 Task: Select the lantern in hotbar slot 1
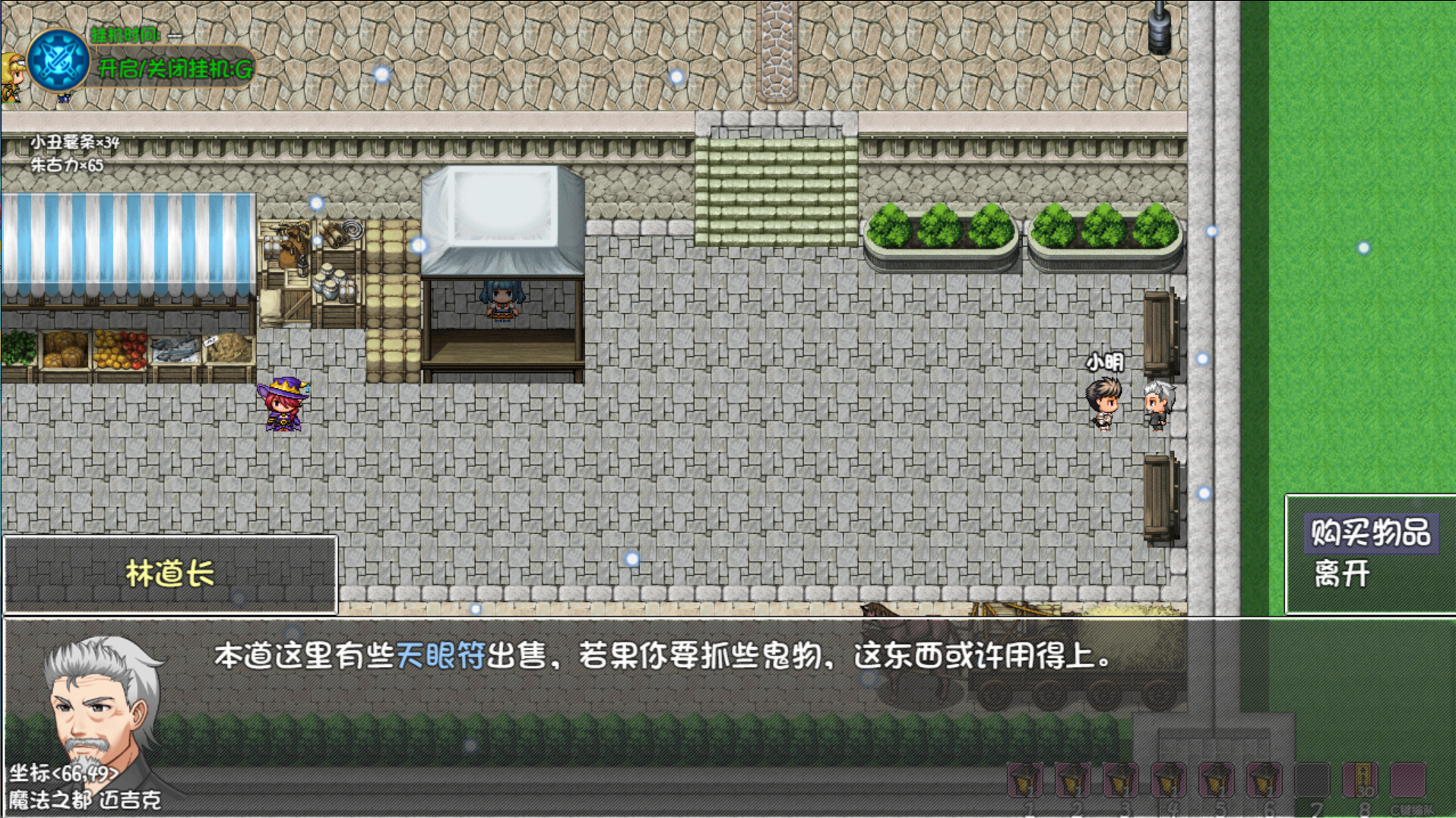pyautogui.click(x=1025, y=780)
